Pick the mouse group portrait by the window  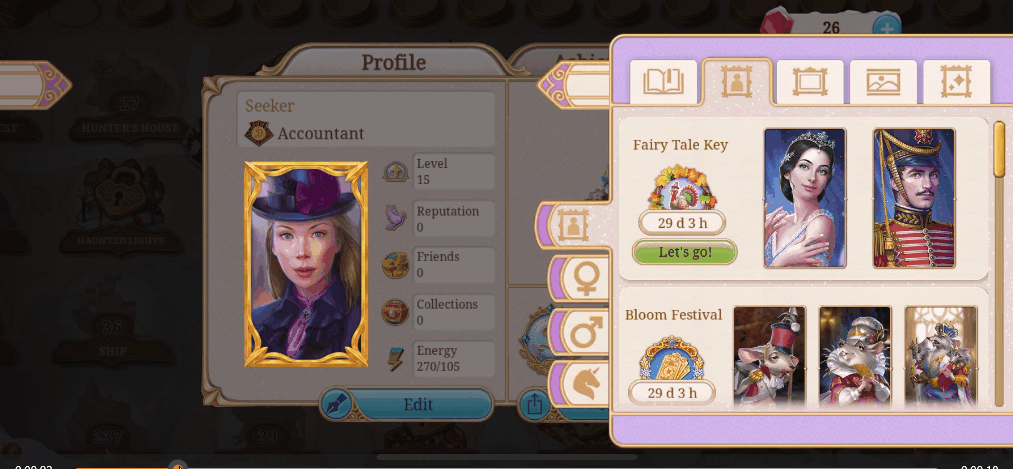click(x=941, y=356)
